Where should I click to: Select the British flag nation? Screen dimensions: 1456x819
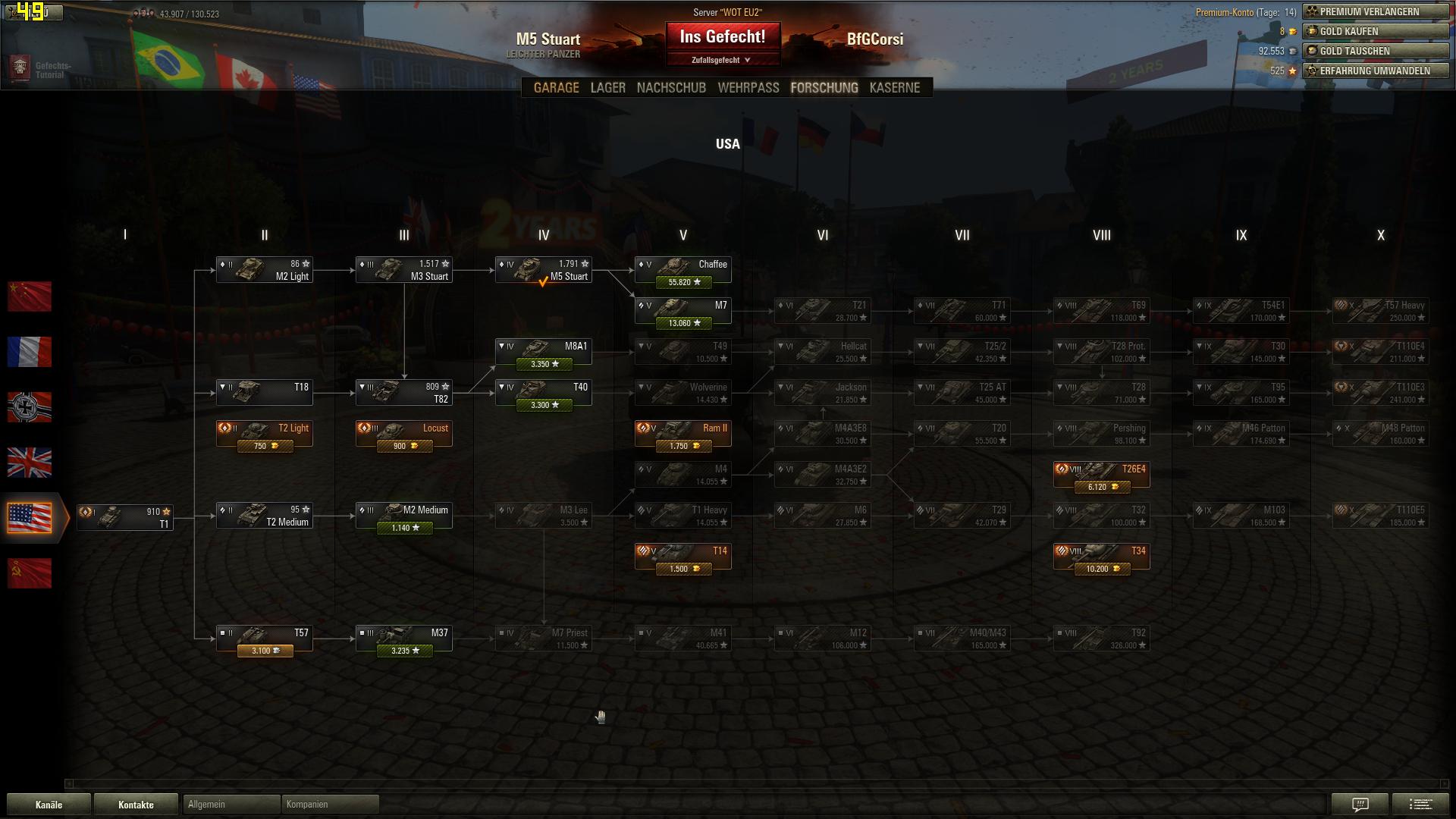coord(30,463)
